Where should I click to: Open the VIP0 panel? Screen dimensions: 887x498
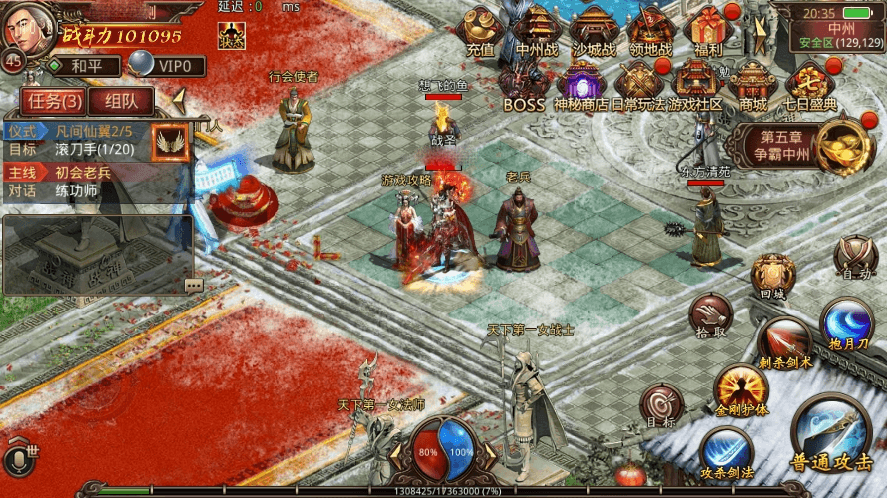point(170,67)
